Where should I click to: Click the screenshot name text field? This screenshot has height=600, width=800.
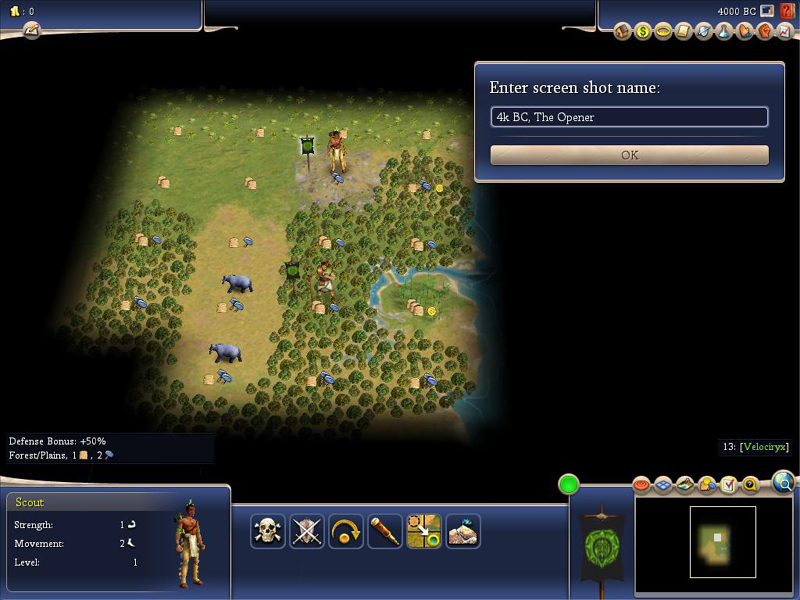[x=629, y=117]
